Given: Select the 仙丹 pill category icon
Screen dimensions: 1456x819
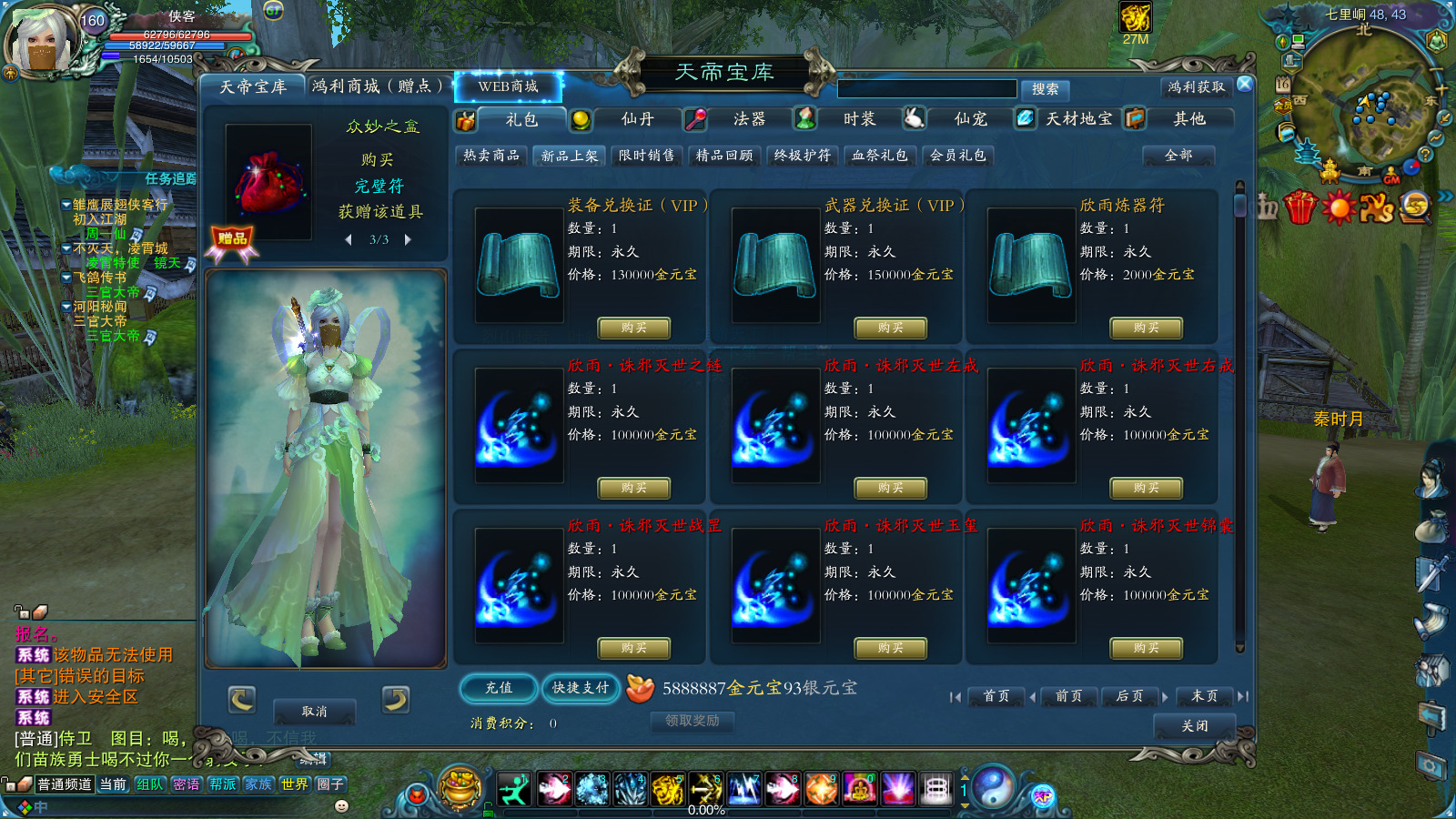Looking at the screenshot, I should tap(579, 119).
